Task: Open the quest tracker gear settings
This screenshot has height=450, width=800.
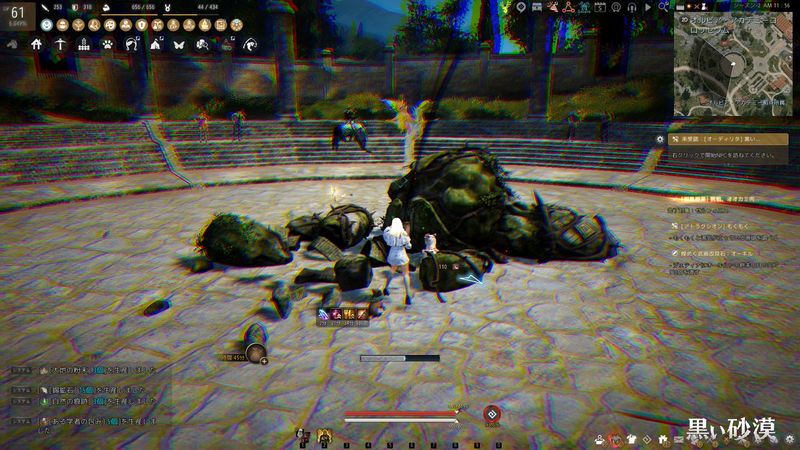Action: click(x=659, y=139)
